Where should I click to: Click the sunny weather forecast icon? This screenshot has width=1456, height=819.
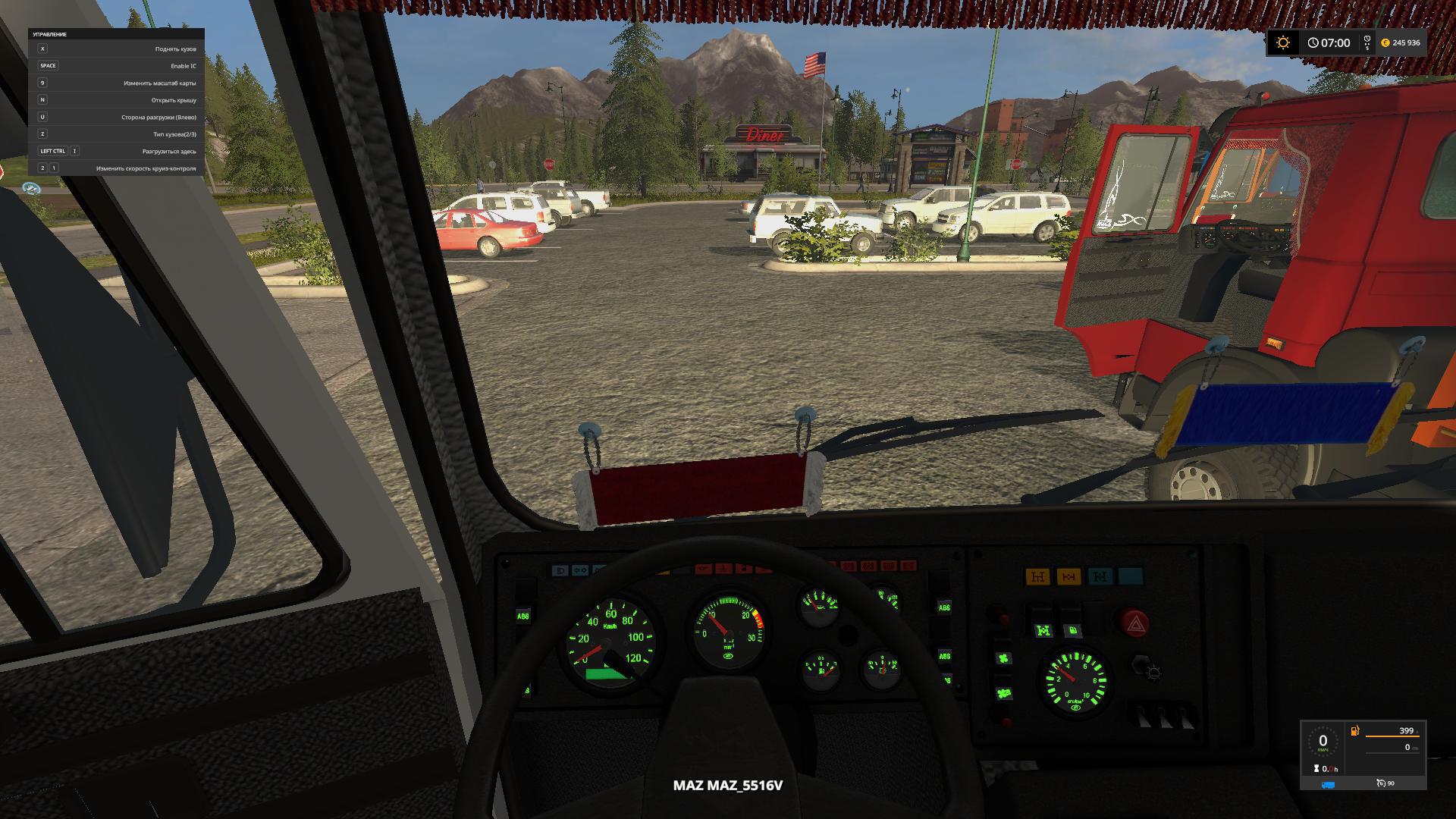pyautogui.click(x=1283, y=43)
